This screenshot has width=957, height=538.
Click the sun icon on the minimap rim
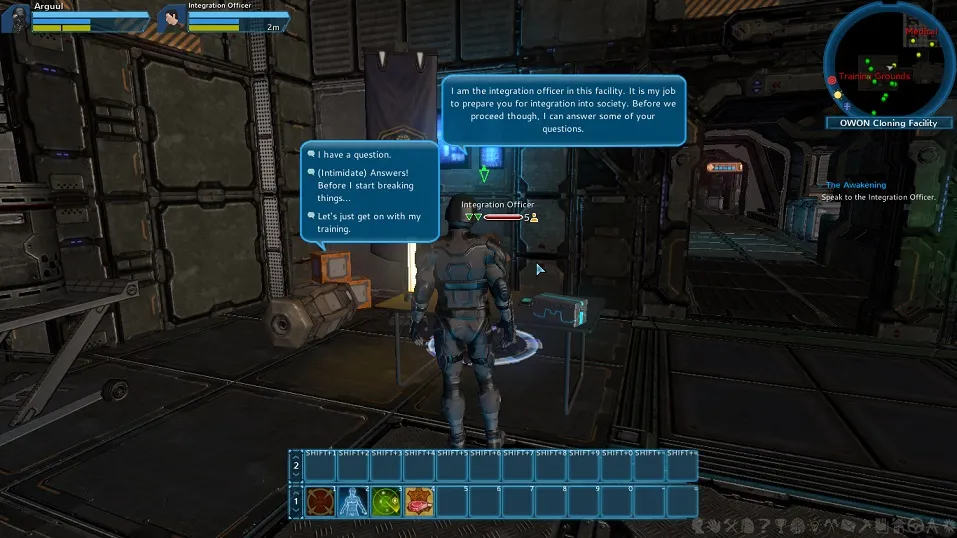(x=838, y=94)
